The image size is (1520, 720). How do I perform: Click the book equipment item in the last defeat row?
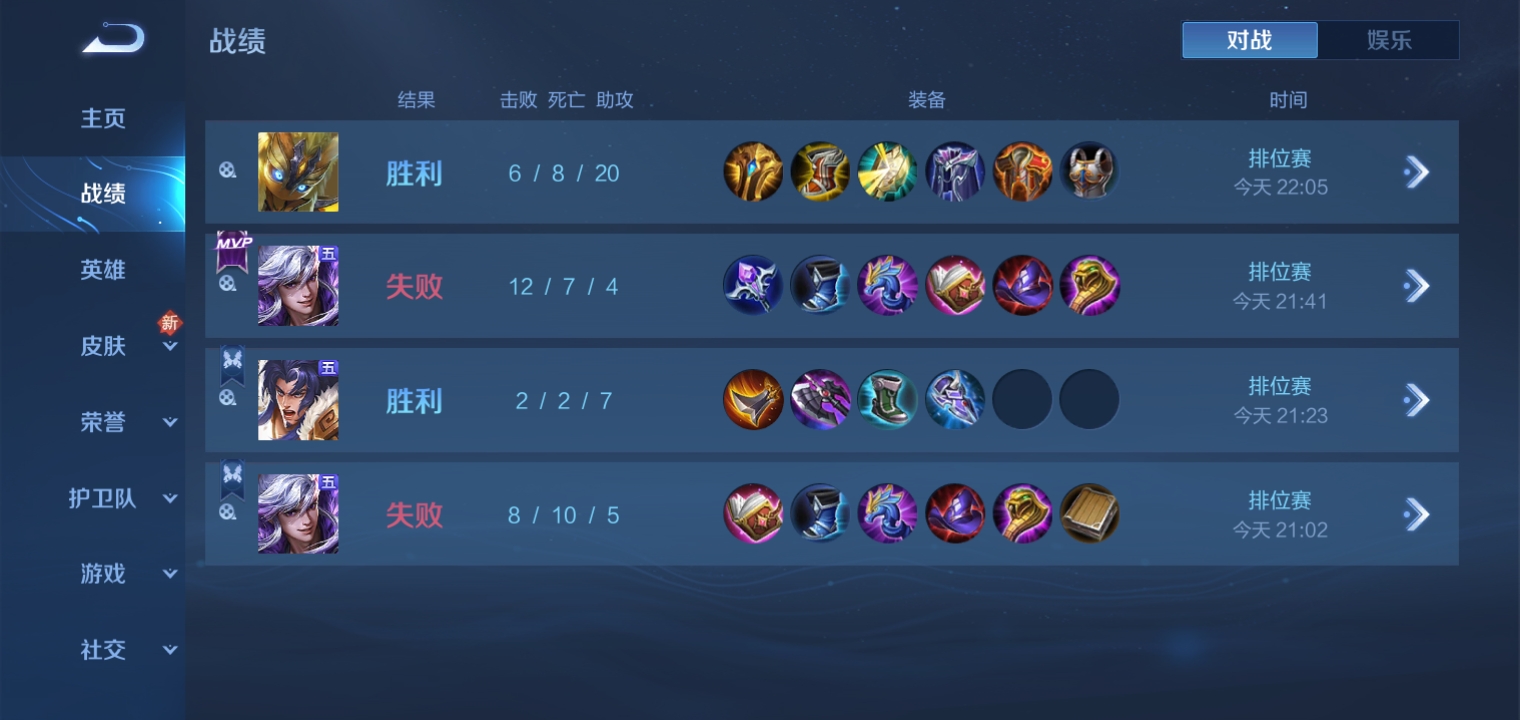tap(1089, 513)
